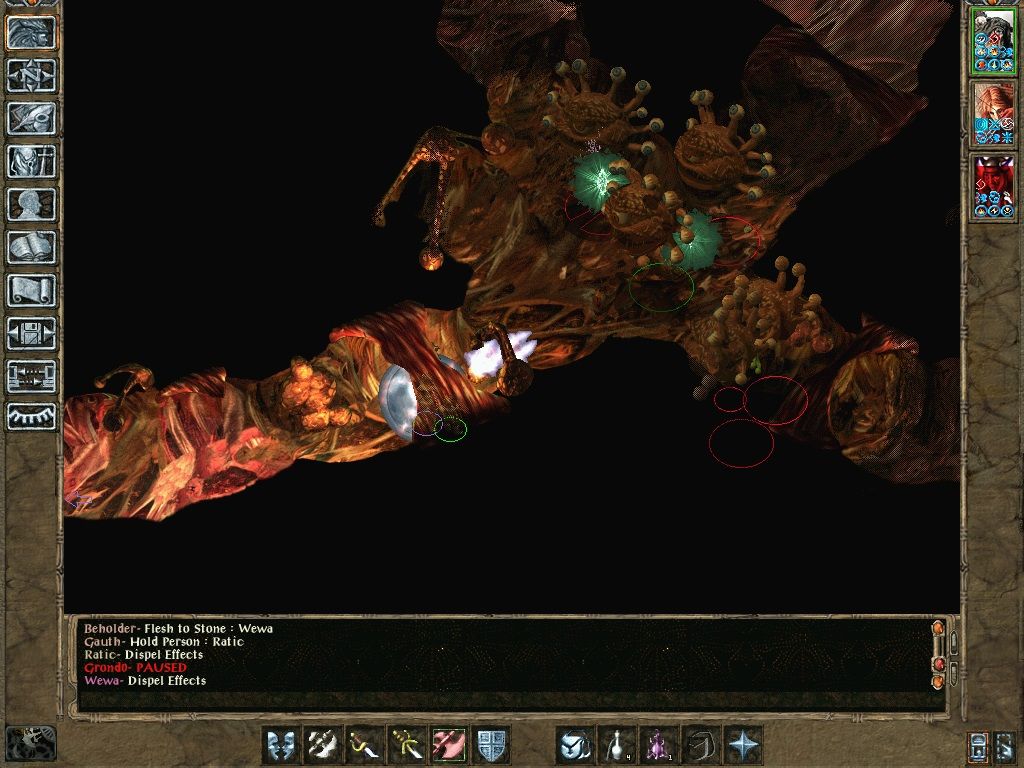Screen dimensions: 1024x768
Task: Open the party inventory screen
Action: [x=31, y=162]
